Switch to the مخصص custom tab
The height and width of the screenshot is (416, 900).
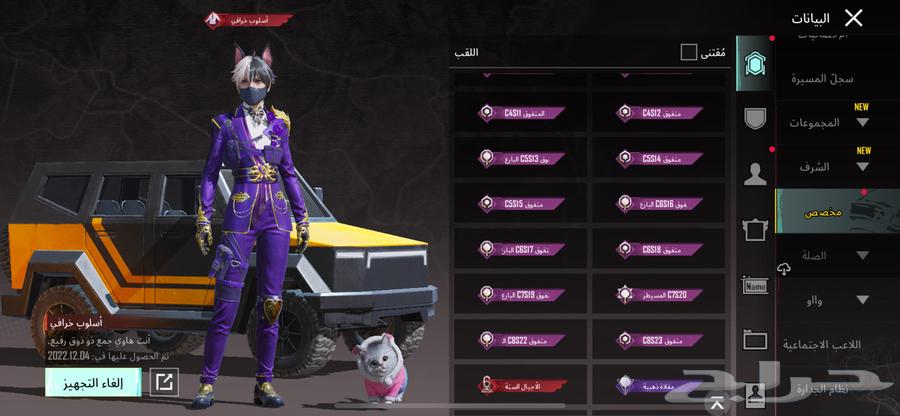coord(825,212)
